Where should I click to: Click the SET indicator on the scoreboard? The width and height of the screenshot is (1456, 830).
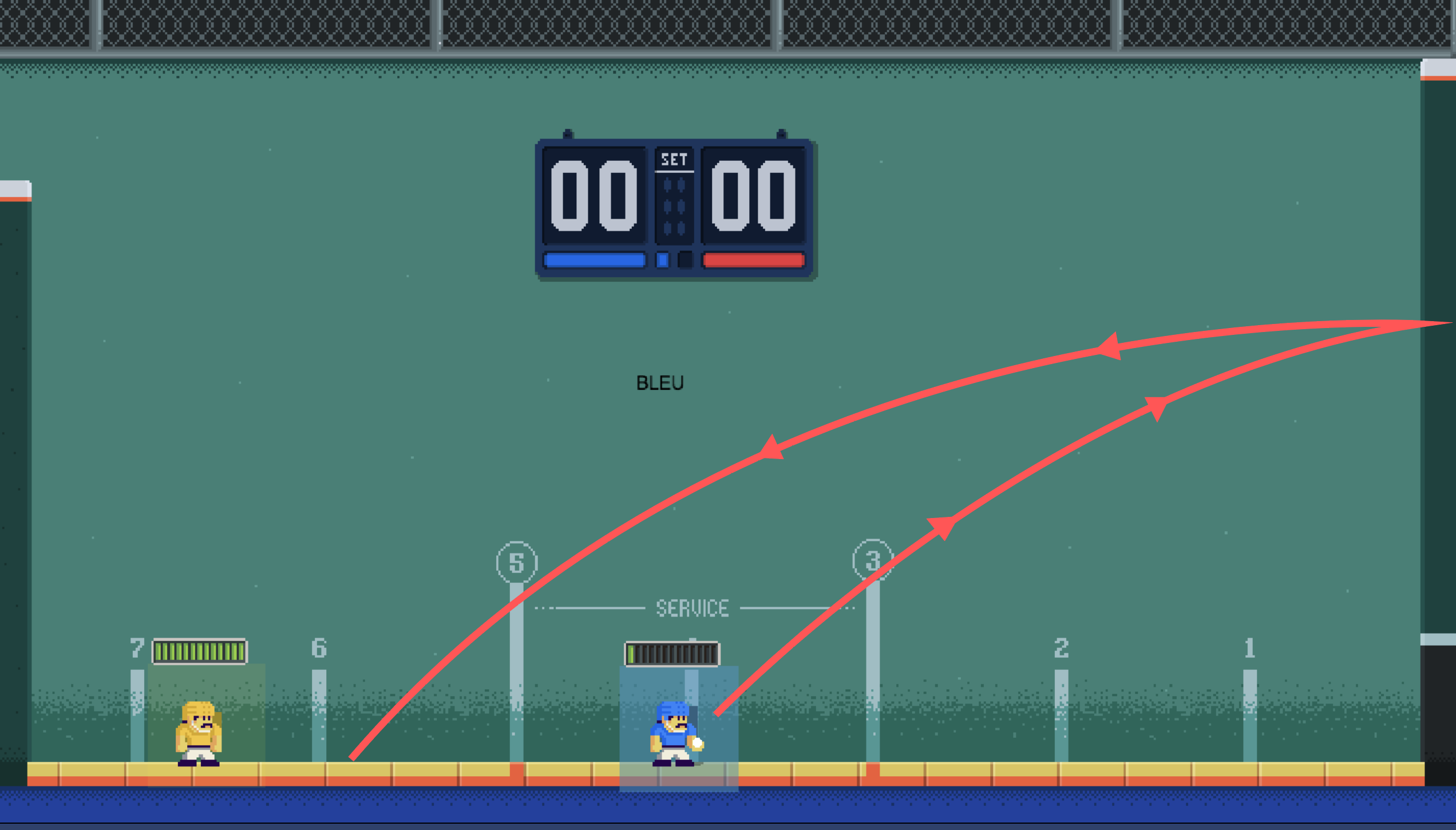tap(674, 160)
